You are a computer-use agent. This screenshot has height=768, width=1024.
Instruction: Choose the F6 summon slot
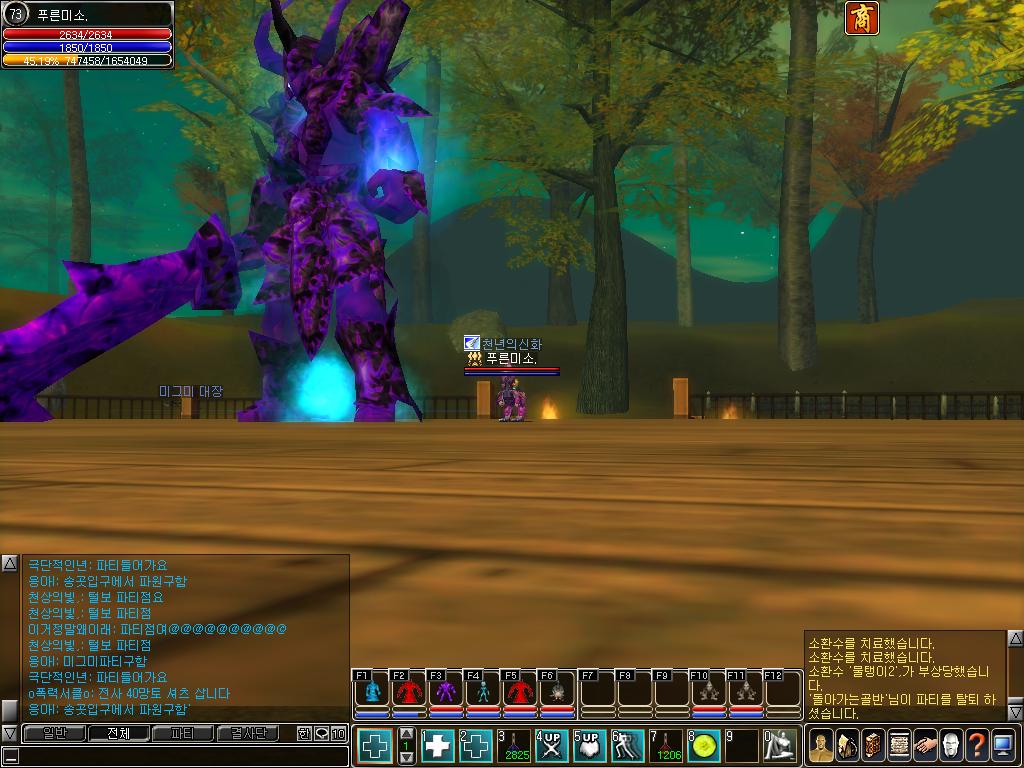point(556,692)
